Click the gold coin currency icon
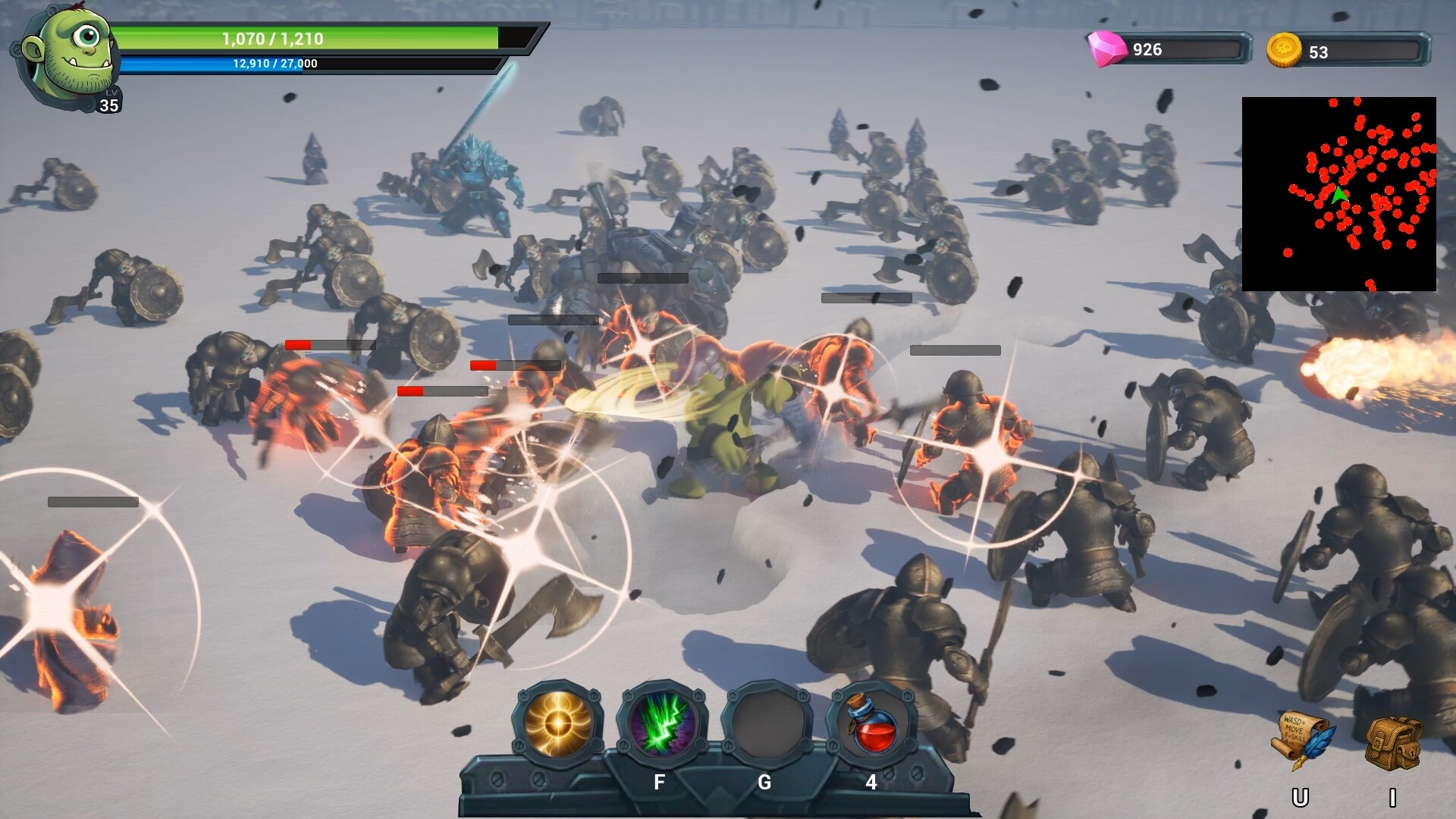This screenshot has width=1456, height=819. [1284, 48]
